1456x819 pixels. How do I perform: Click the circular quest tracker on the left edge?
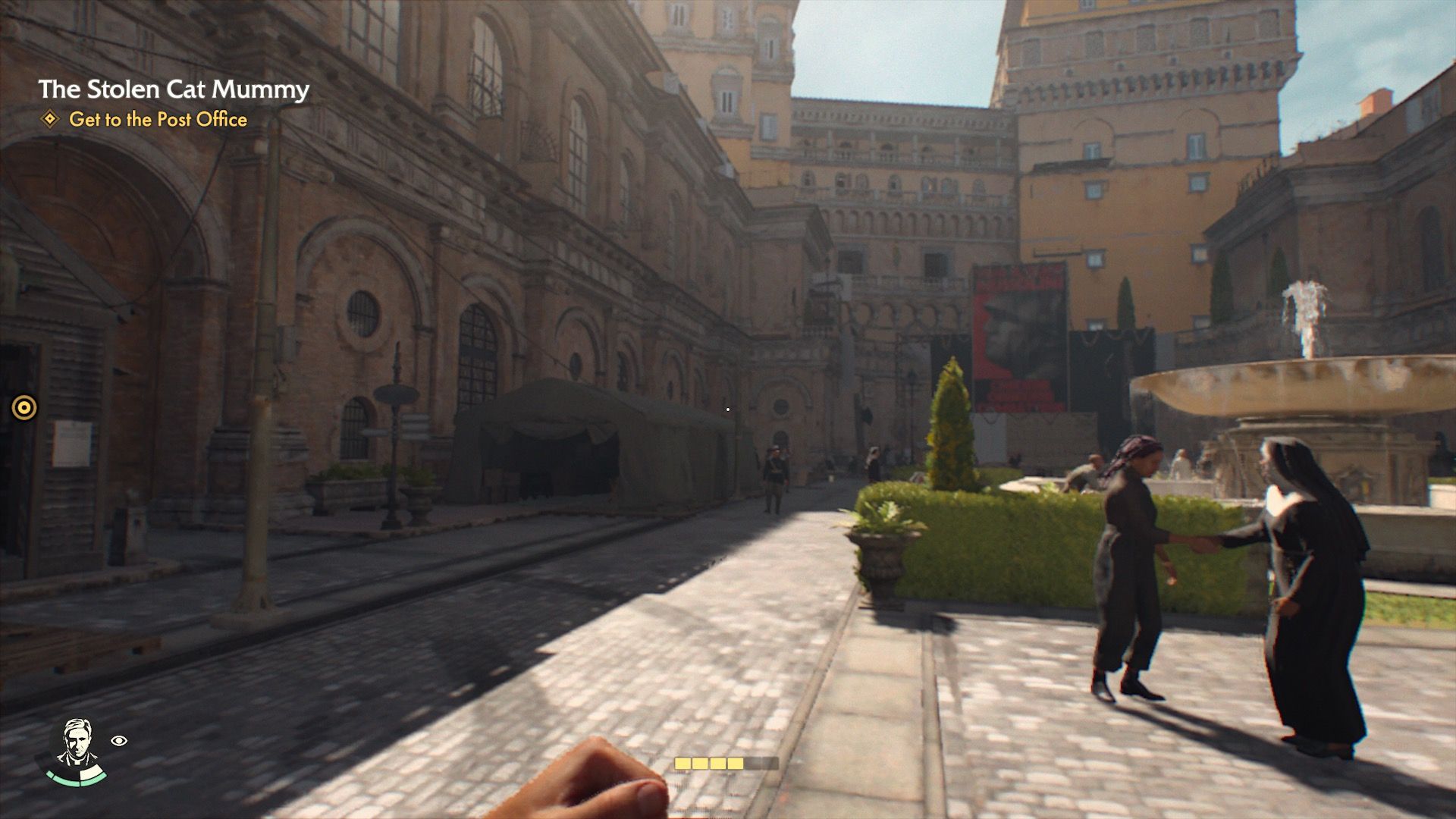coord(23,407)
